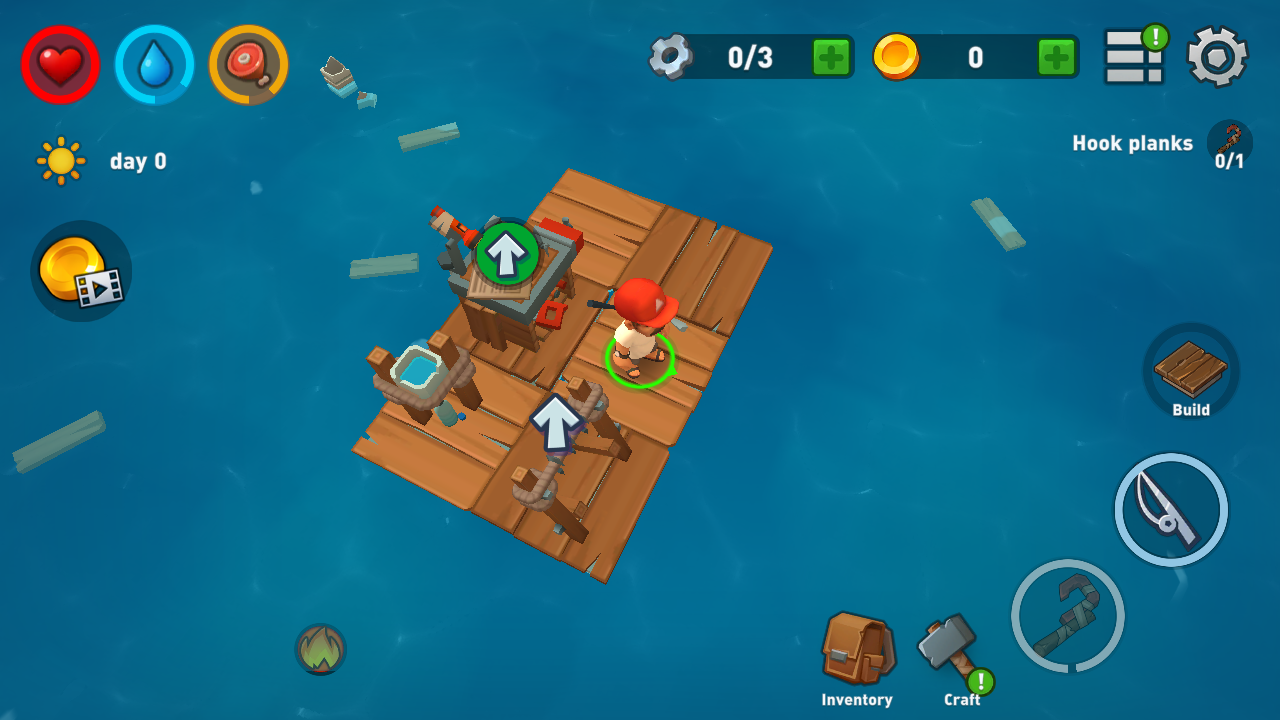1280x720 pixels.
Task: Use the fishing rod tool
Action: pyautogui.click(x=1171, y=510)
